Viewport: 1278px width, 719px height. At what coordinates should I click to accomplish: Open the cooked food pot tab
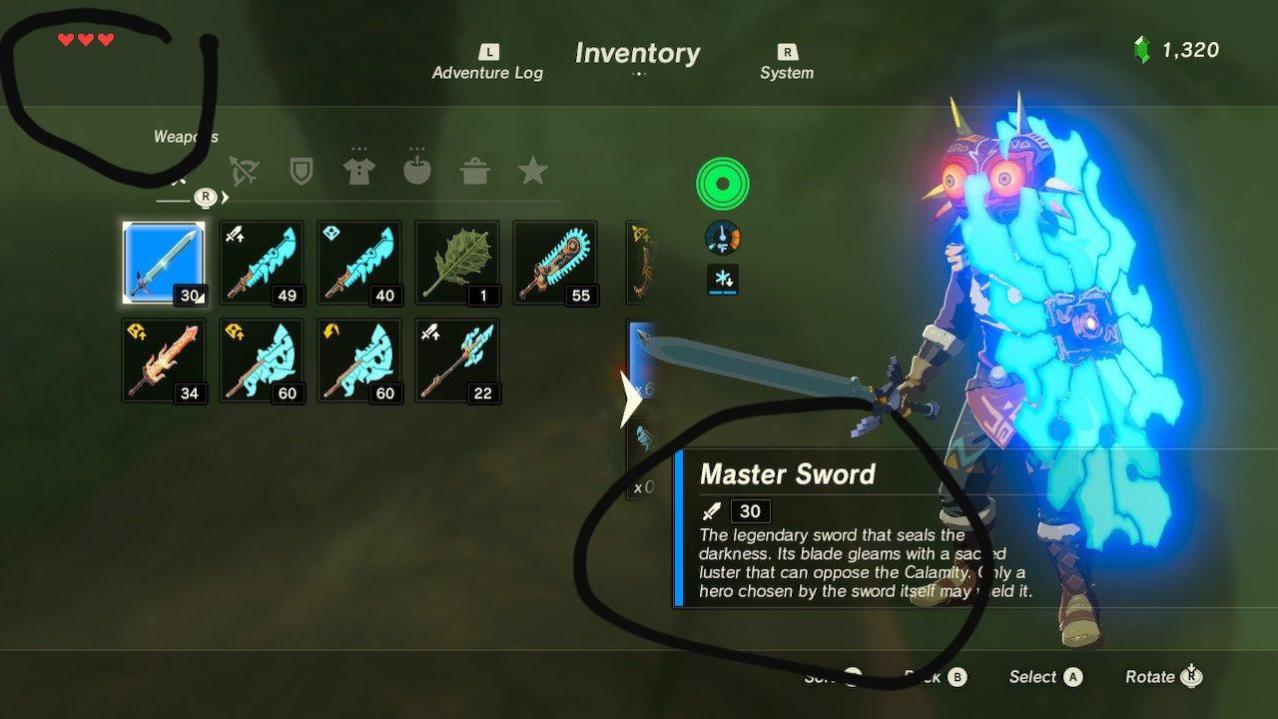[x=475, y=171]
